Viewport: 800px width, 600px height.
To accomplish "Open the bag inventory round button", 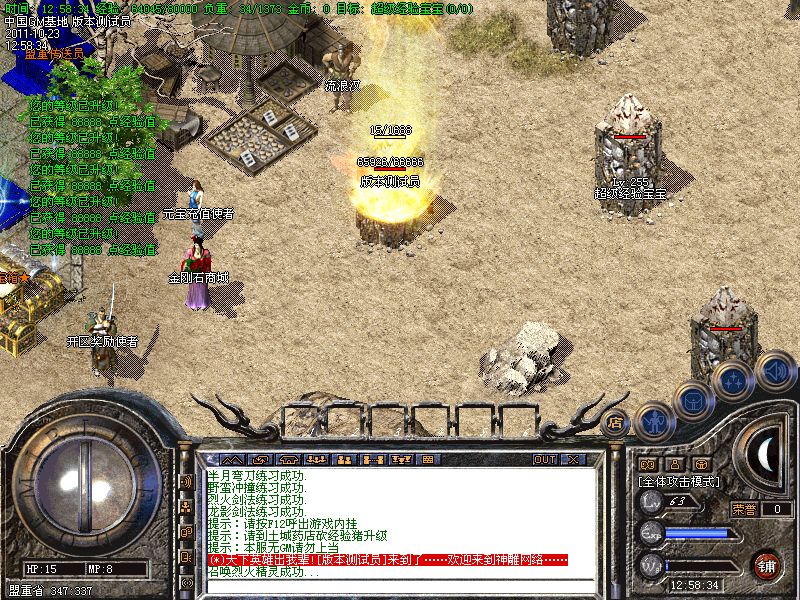I will (693, 400).
